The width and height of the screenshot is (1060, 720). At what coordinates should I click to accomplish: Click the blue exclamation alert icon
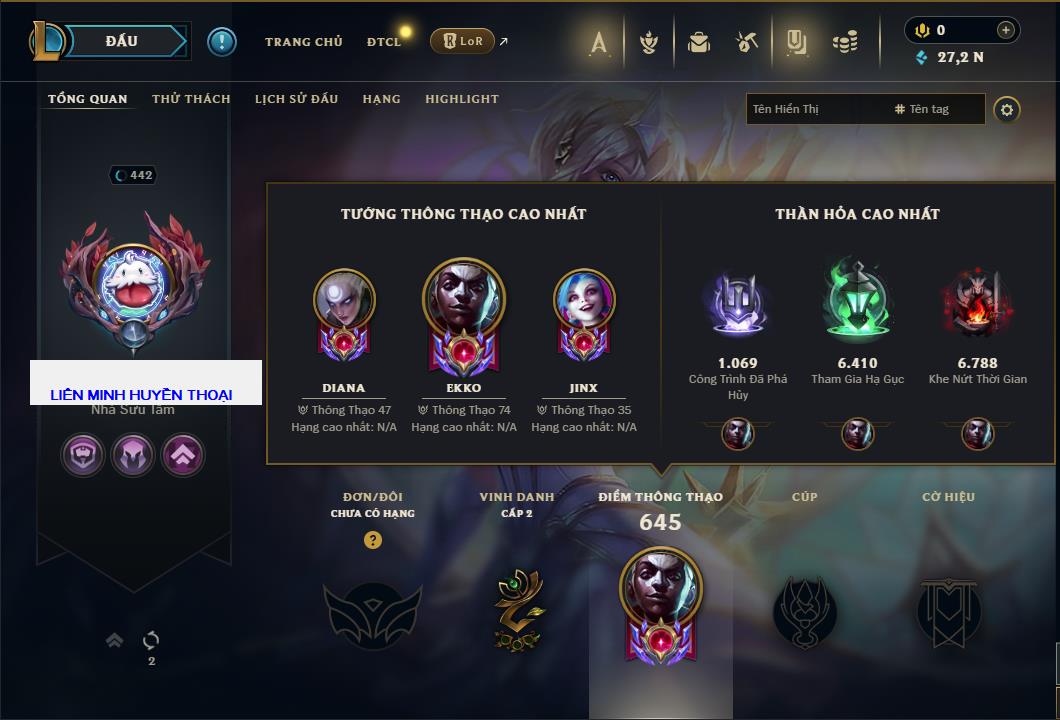222,41
